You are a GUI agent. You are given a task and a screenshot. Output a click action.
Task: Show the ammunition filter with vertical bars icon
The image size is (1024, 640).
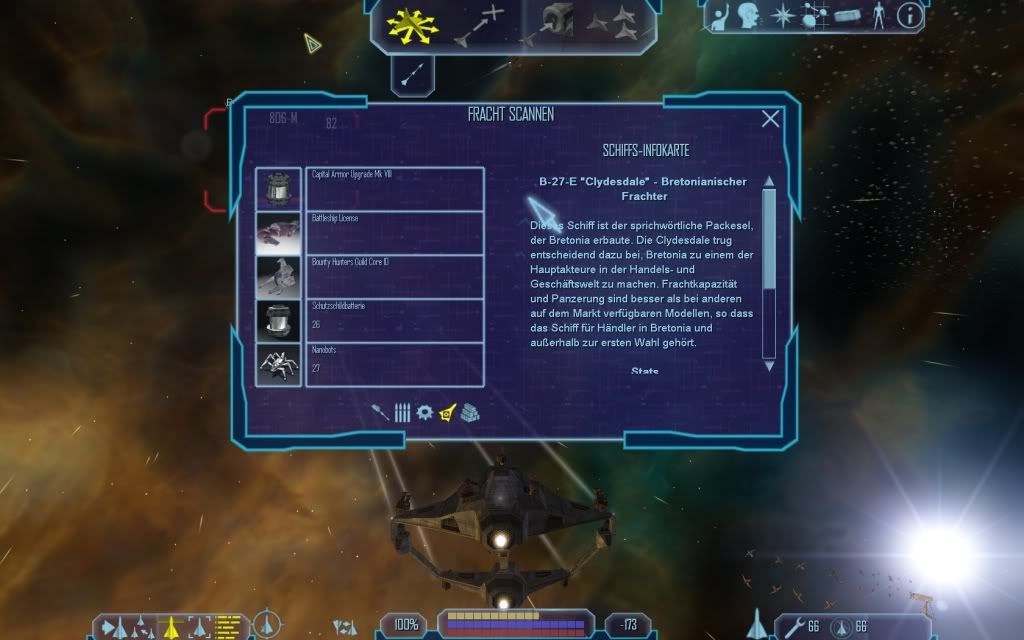[402, 412]
